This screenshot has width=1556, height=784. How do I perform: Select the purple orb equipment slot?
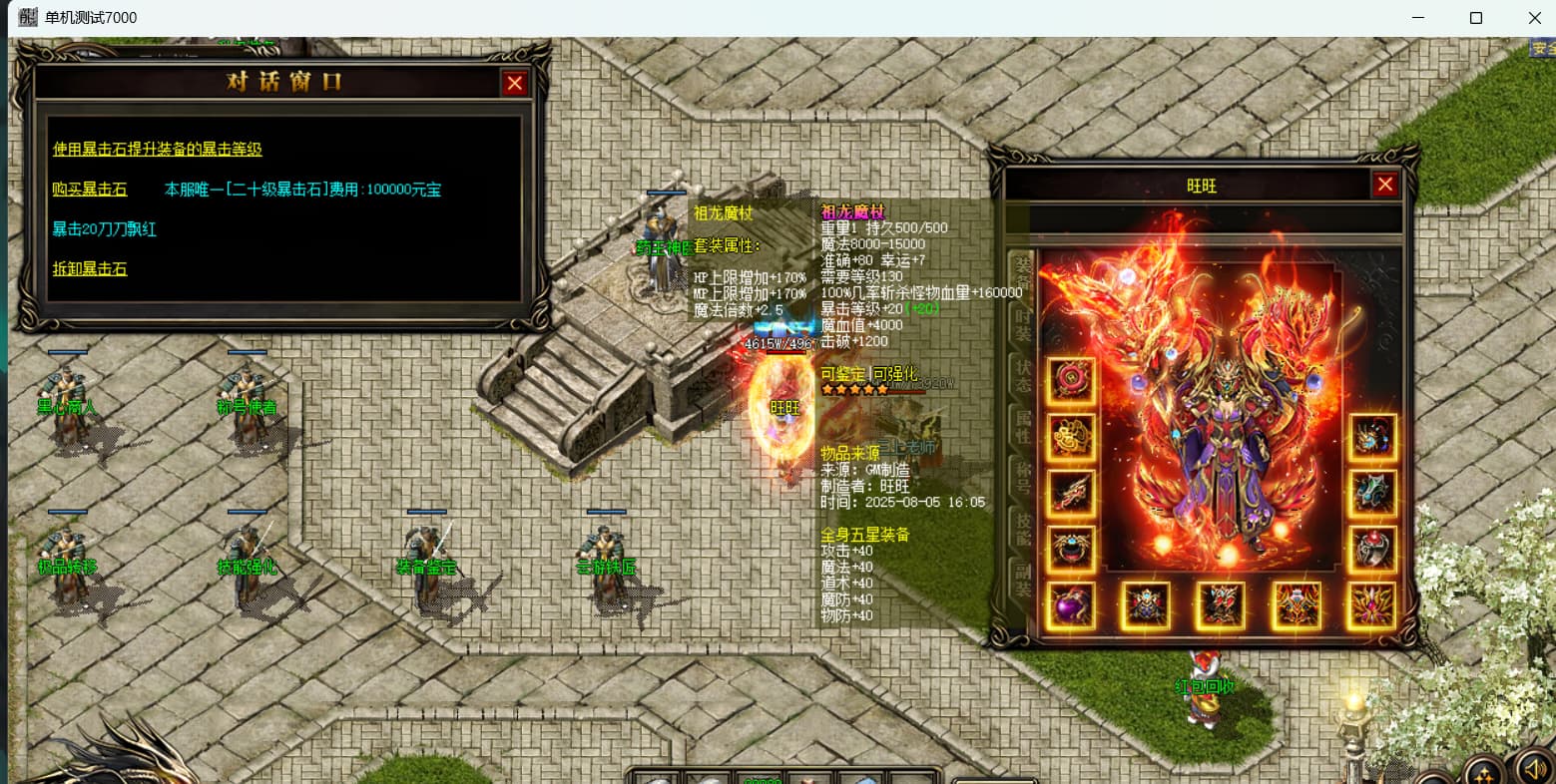pos(1071,605)
